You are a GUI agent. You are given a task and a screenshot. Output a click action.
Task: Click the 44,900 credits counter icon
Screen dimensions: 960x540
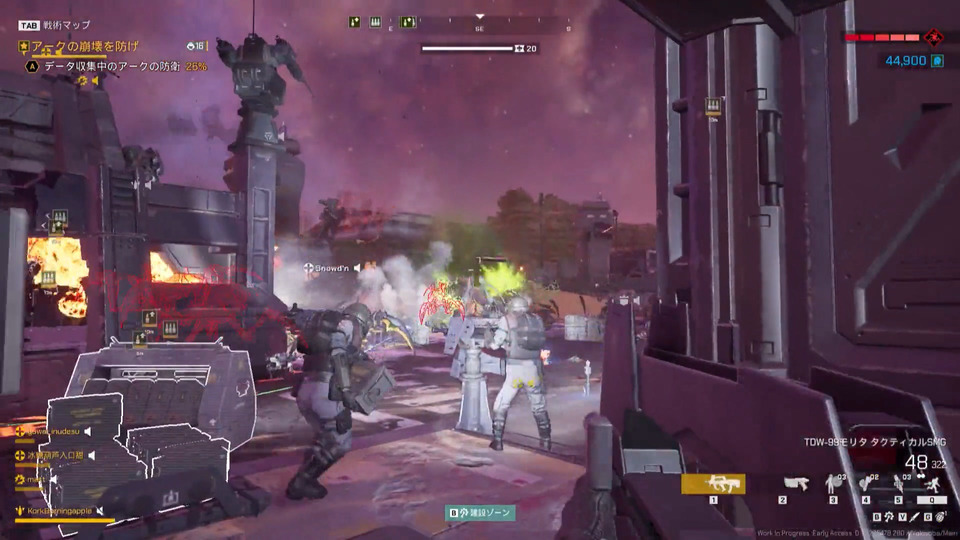click(x=937, y=61)
